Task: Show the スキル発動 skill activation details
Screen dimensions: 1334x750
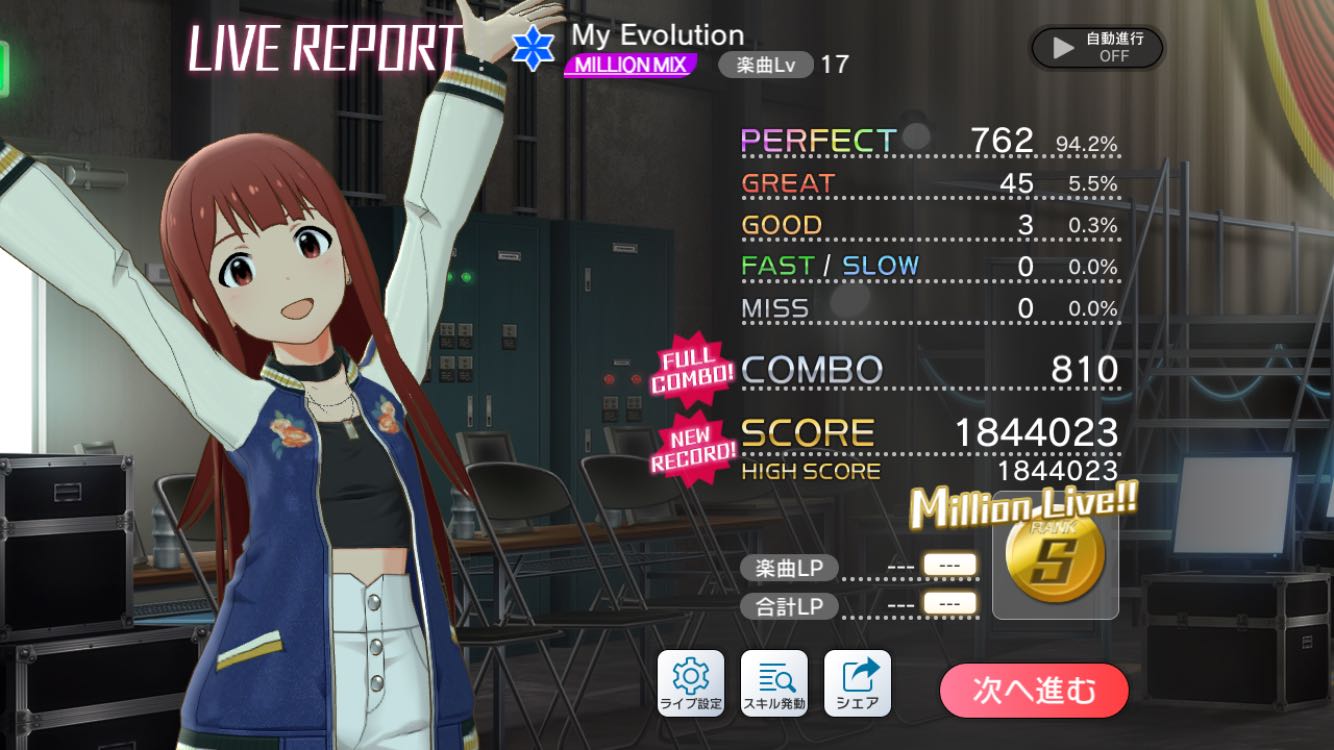Action: tap(773, 683)
